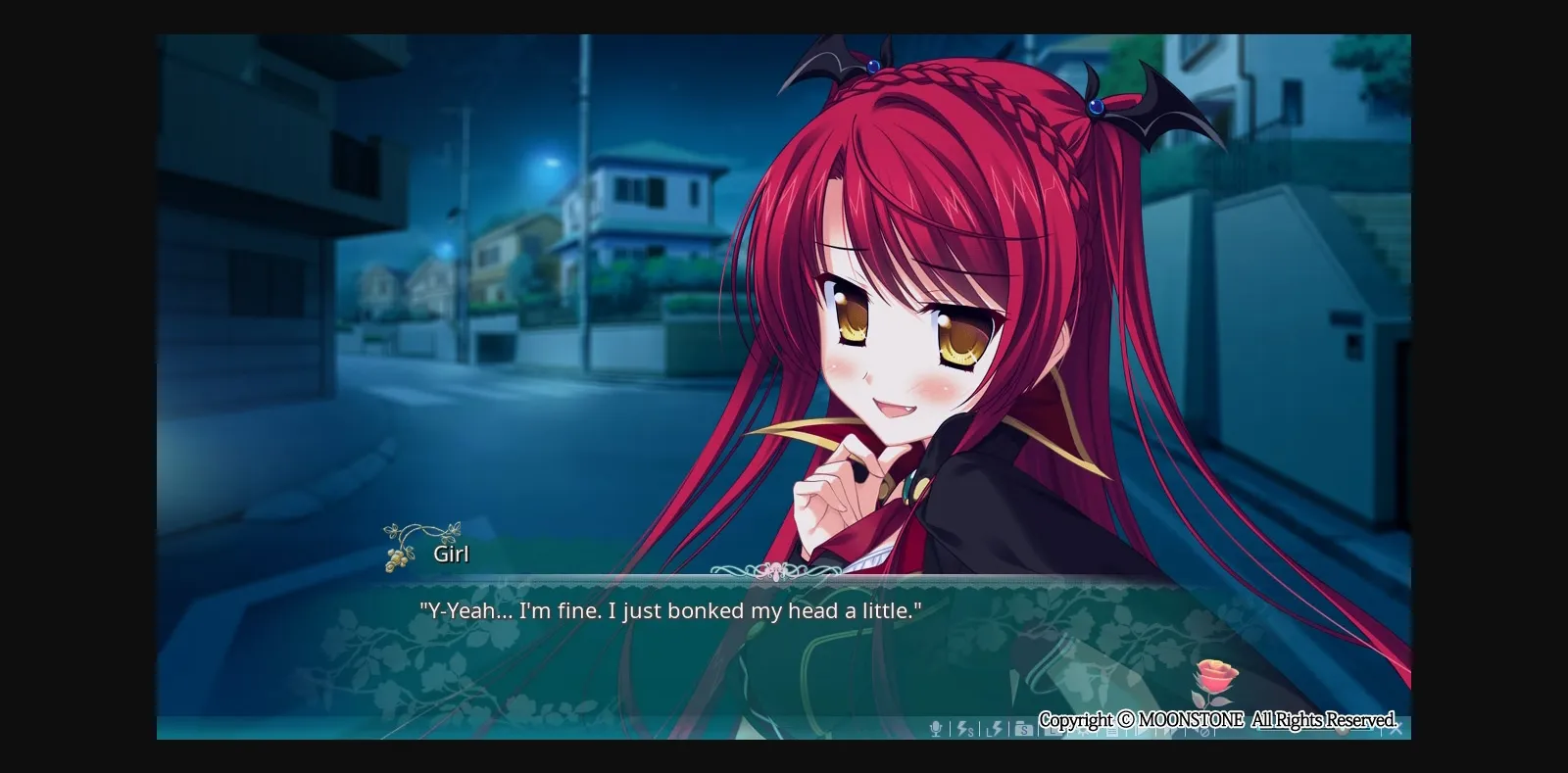The height and width of the screenshot is (773, 1568).
Task: Quick save using the lightning-S icon
Action: click(x=964, y=730)
